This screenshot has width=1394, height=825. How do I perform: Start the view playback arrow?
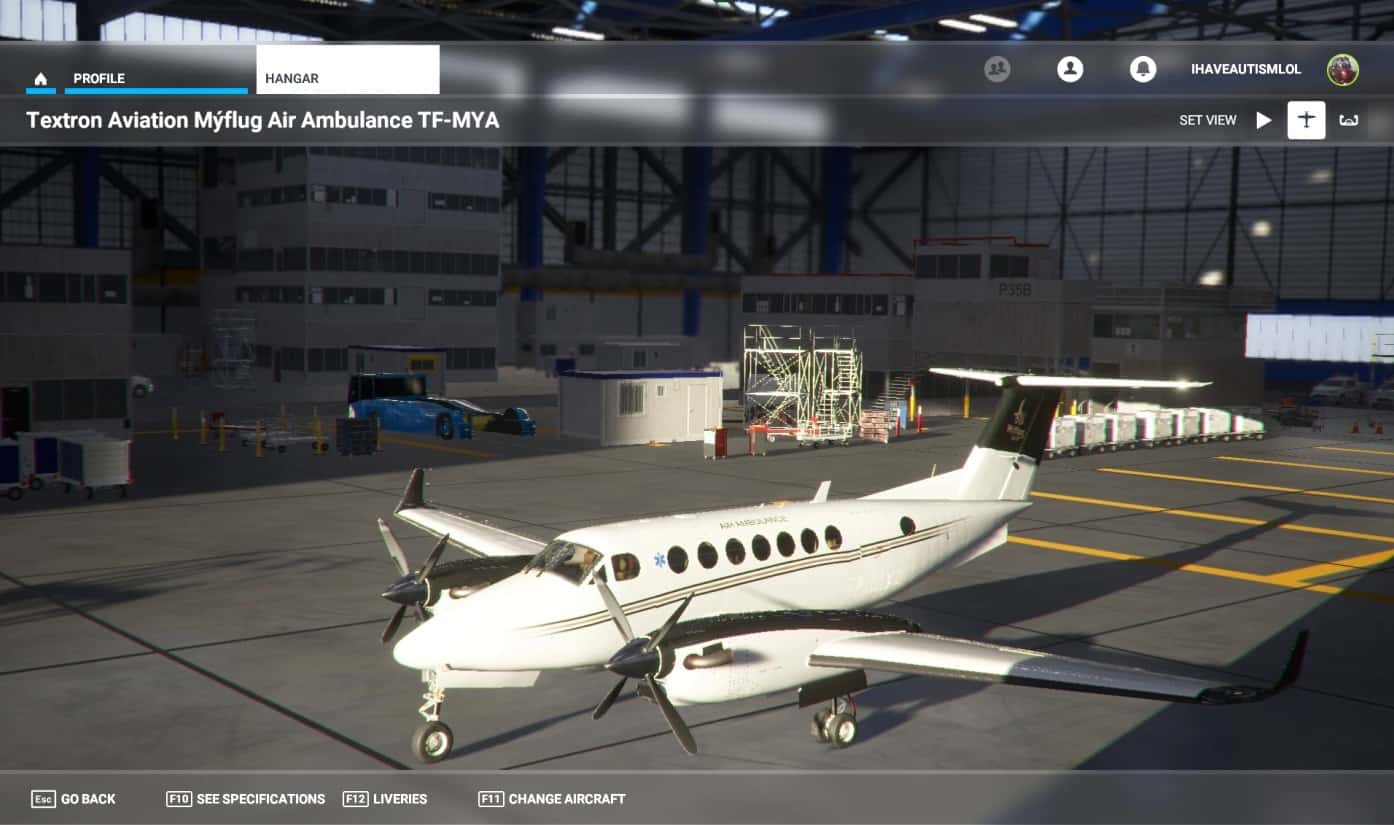tap(1264, 120)
